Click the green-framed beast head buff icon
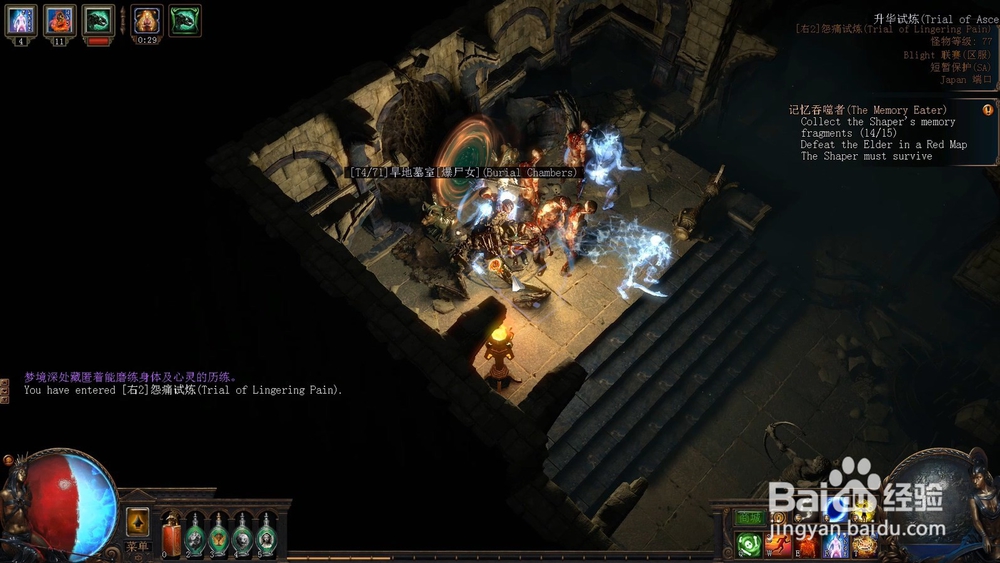This screenshot has width=1000, height=563. [184, 19]
